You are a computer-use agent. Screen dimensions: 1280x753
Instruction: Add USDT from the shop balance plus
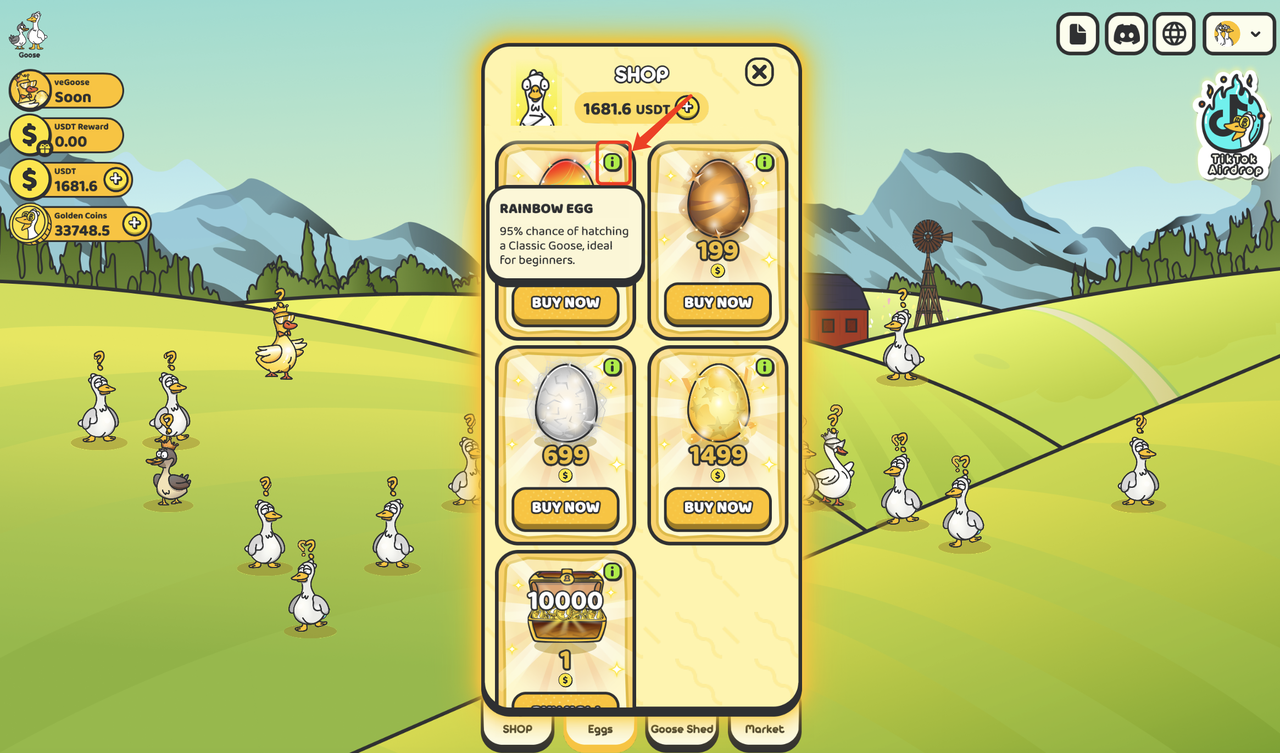point(687,107)
